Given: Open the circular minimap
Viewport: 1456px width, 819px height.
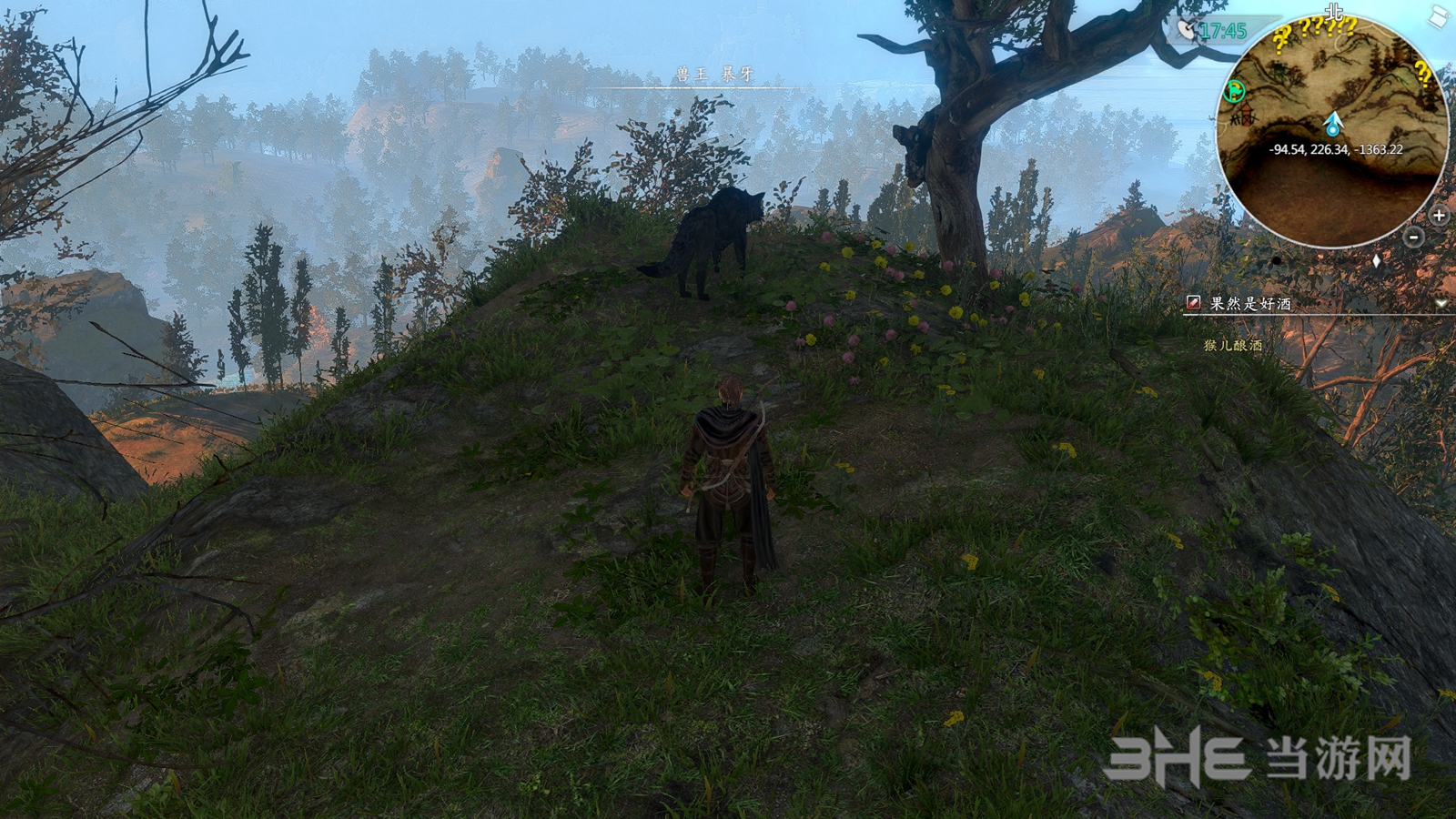Looking at the screenshot, I should (1333, 135).
